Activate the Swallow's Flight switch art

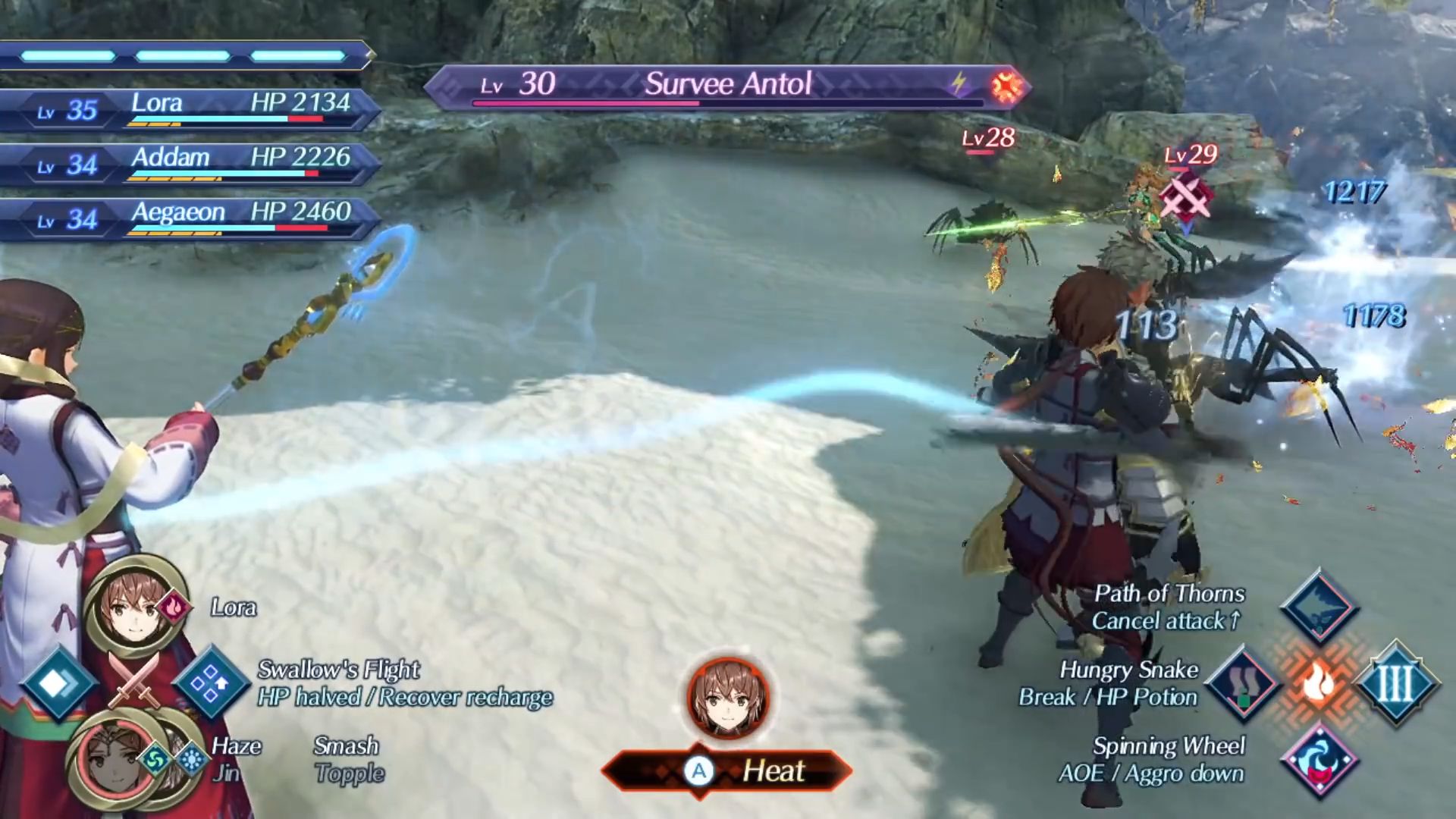tap(211, 682)
